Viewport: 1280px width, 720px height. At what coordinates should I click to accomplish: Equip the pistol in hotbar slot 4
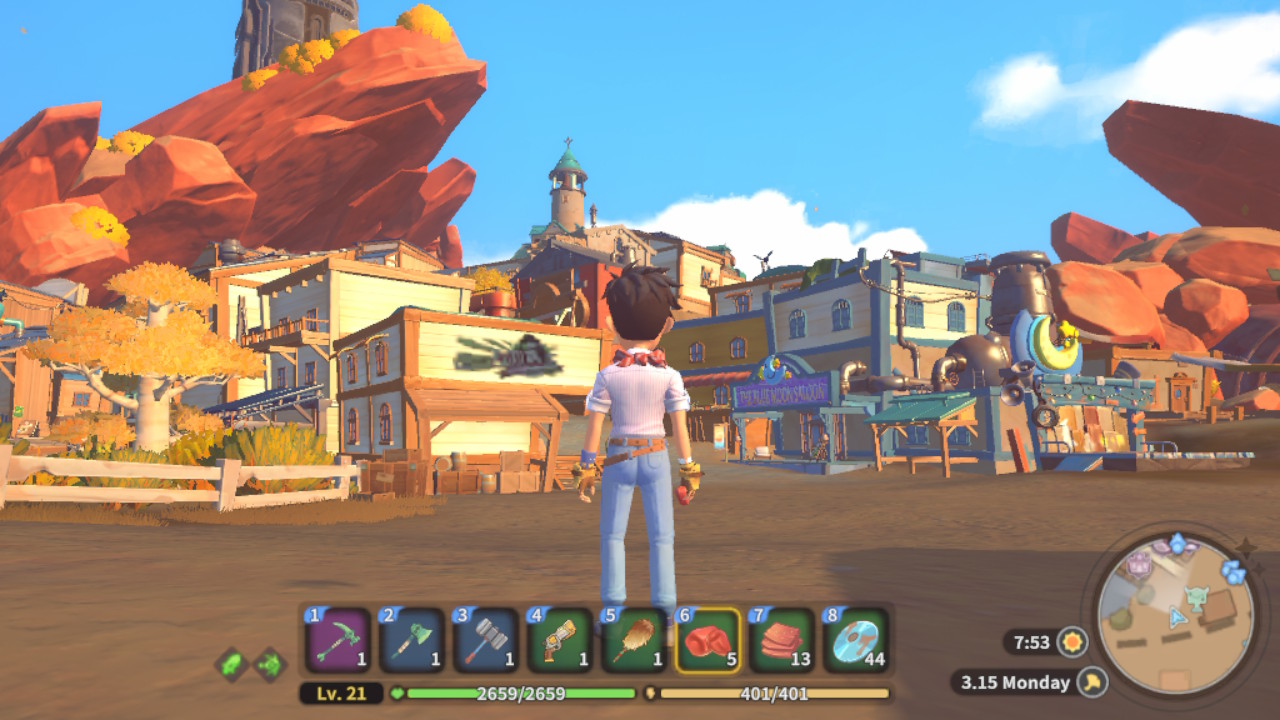click(x=560, y=640)
